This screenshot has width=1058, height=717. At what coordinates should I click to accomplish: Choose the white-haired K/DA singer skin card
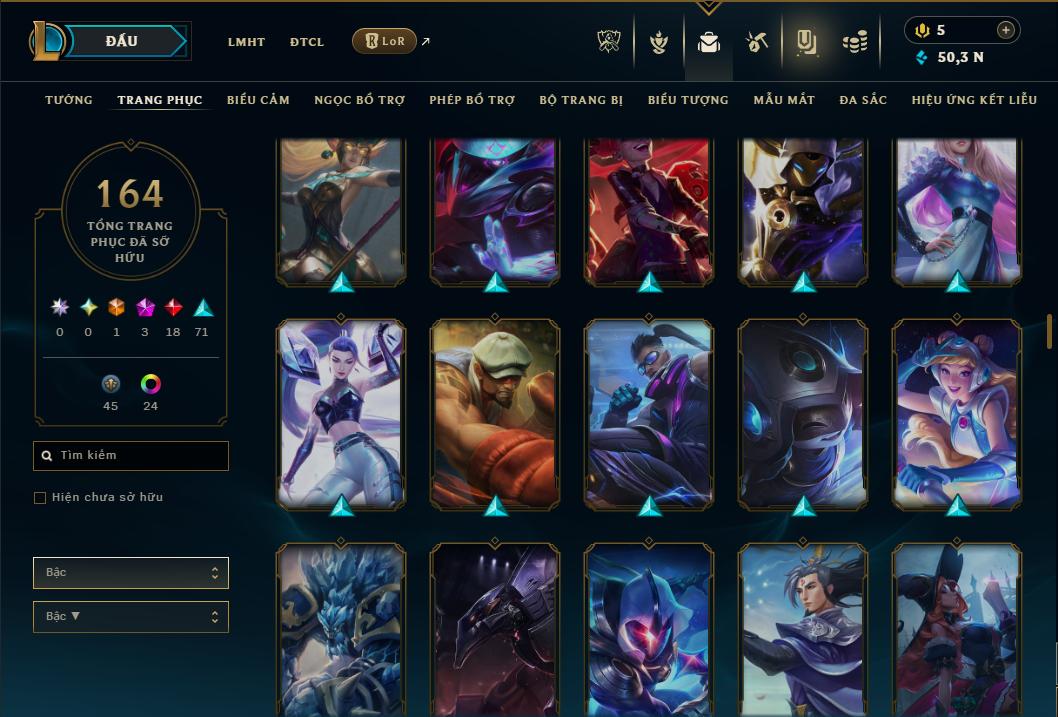point(341,412)
